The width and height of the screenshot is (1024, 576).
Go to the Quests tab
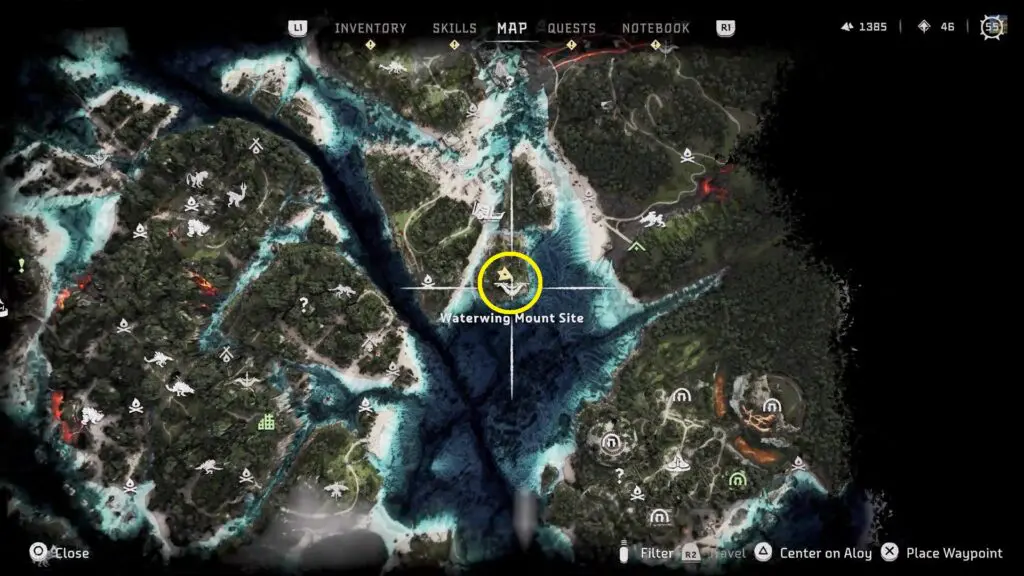(x=572, y=28)
